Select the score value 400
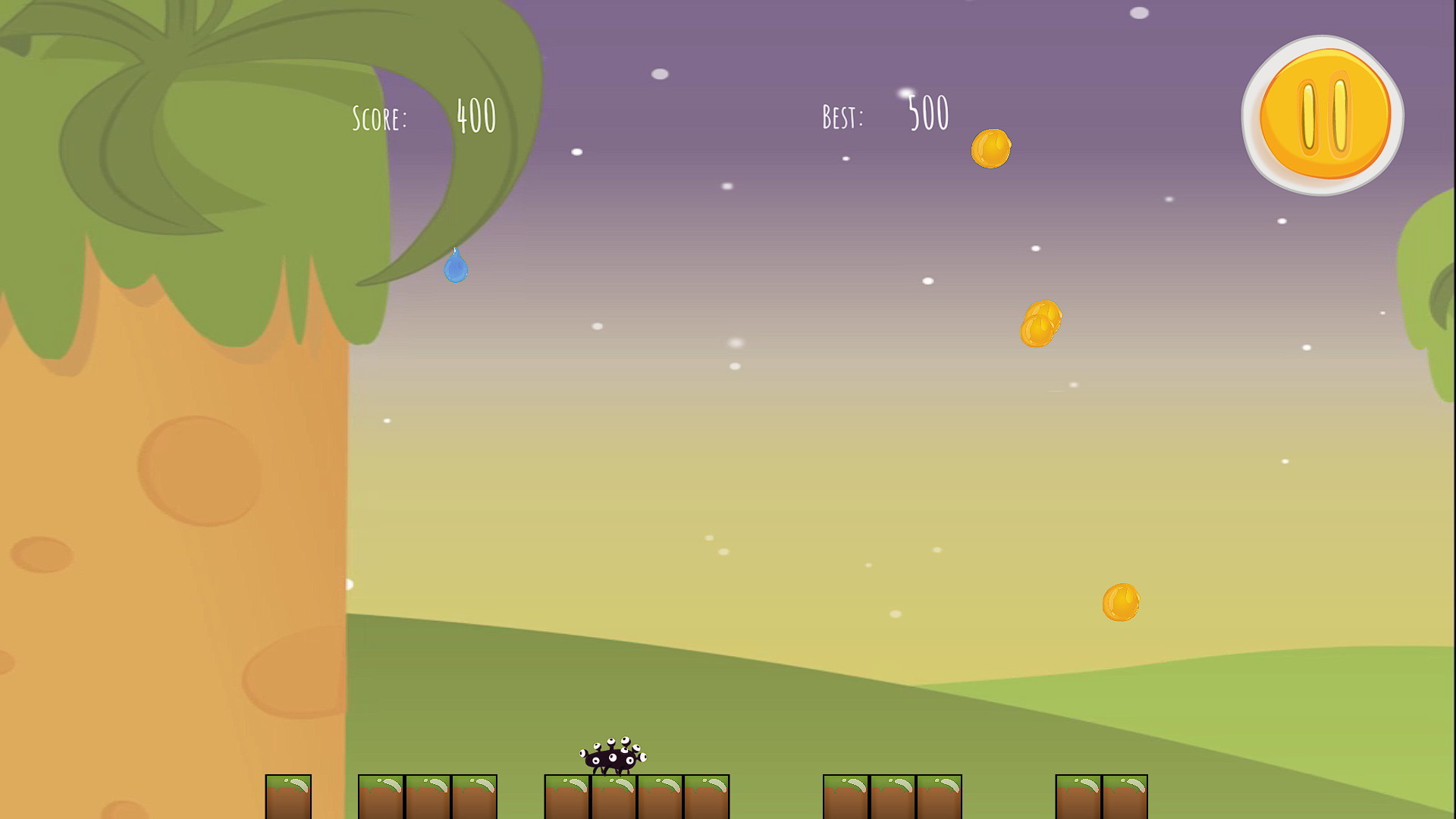The width and height of the screenshot is (1456, 819). click(x=476, y=115)
